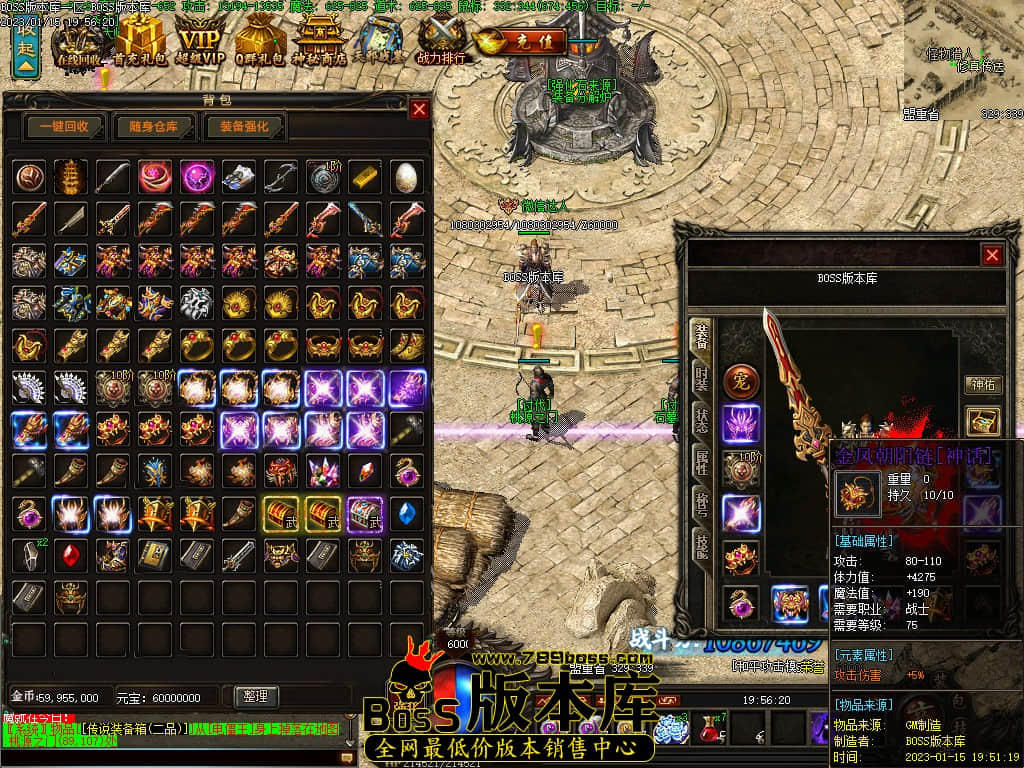This screenshot has width=1024, height=768.
Task: Open the 超级VIP menu
Action: point(199,42)
